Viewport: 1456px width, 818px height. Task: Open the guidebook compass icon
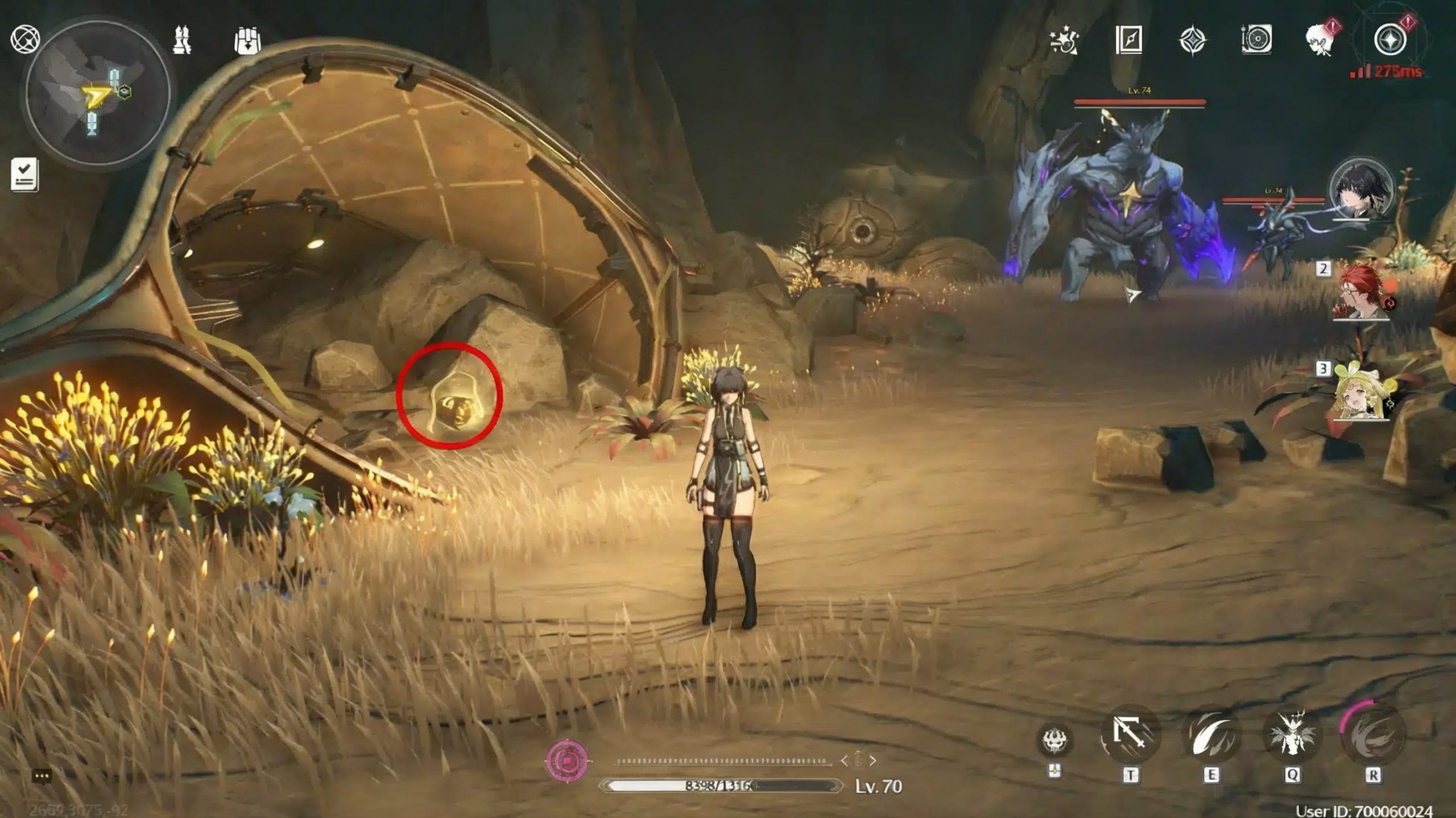[1128, 40]
